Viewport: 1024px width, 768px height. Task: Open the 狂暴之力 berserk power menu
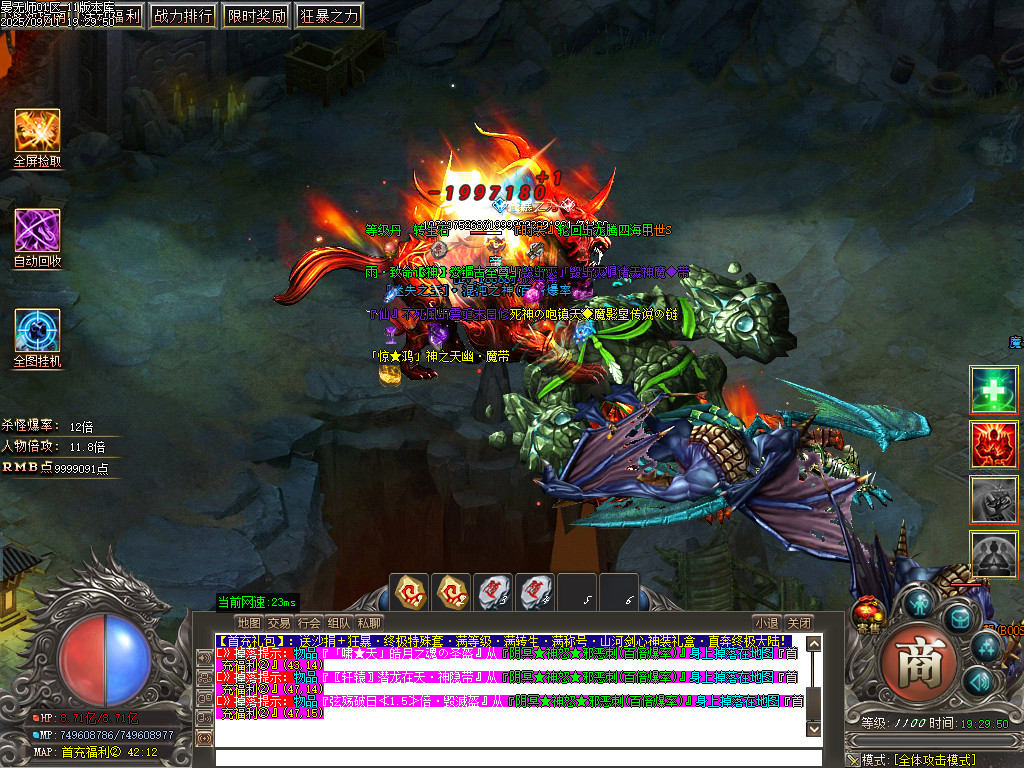pos(329,15)
